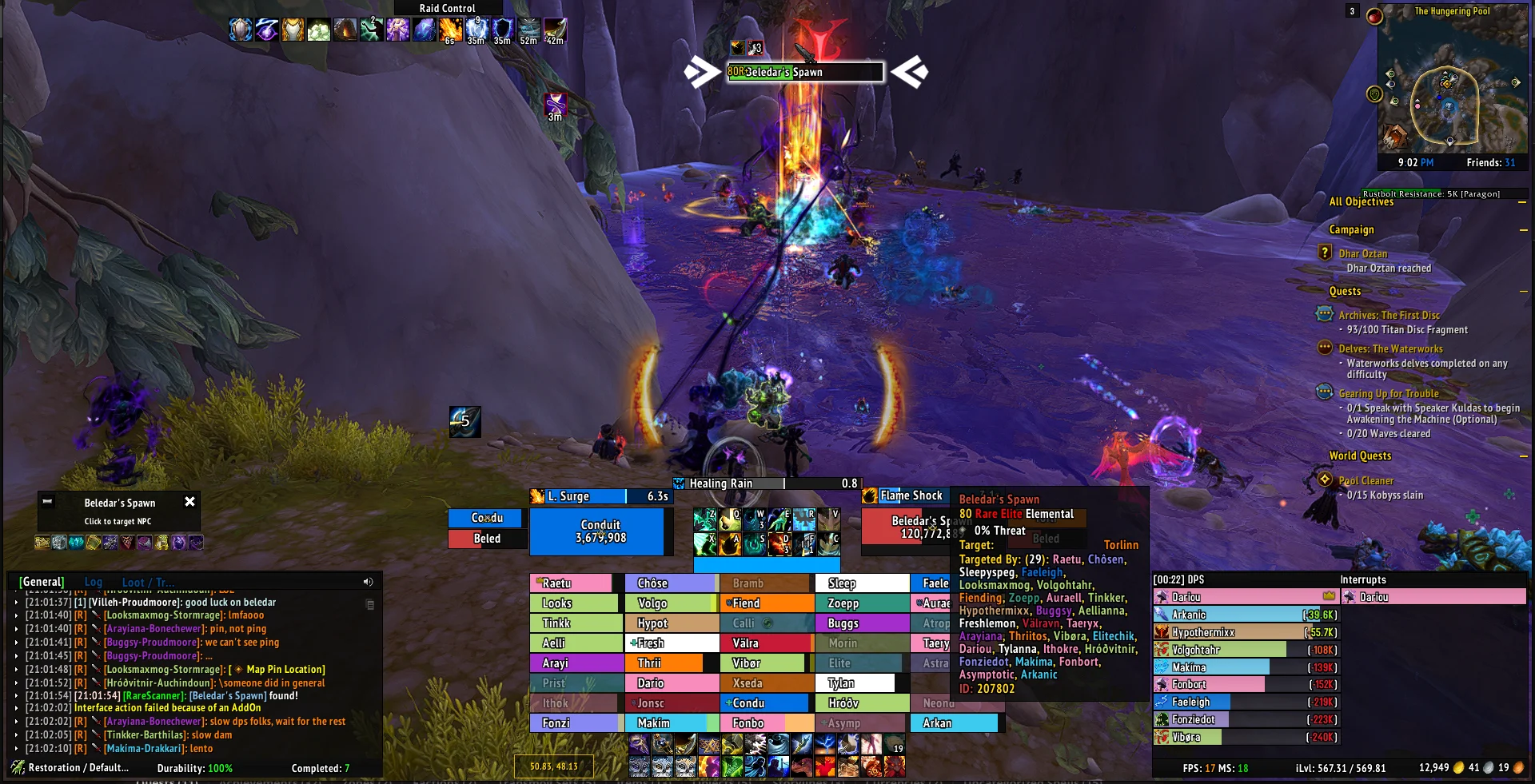This screenshot has width=1535, height=784.
Task: Switch to the Log chat tab
Action: click(94, 583)
